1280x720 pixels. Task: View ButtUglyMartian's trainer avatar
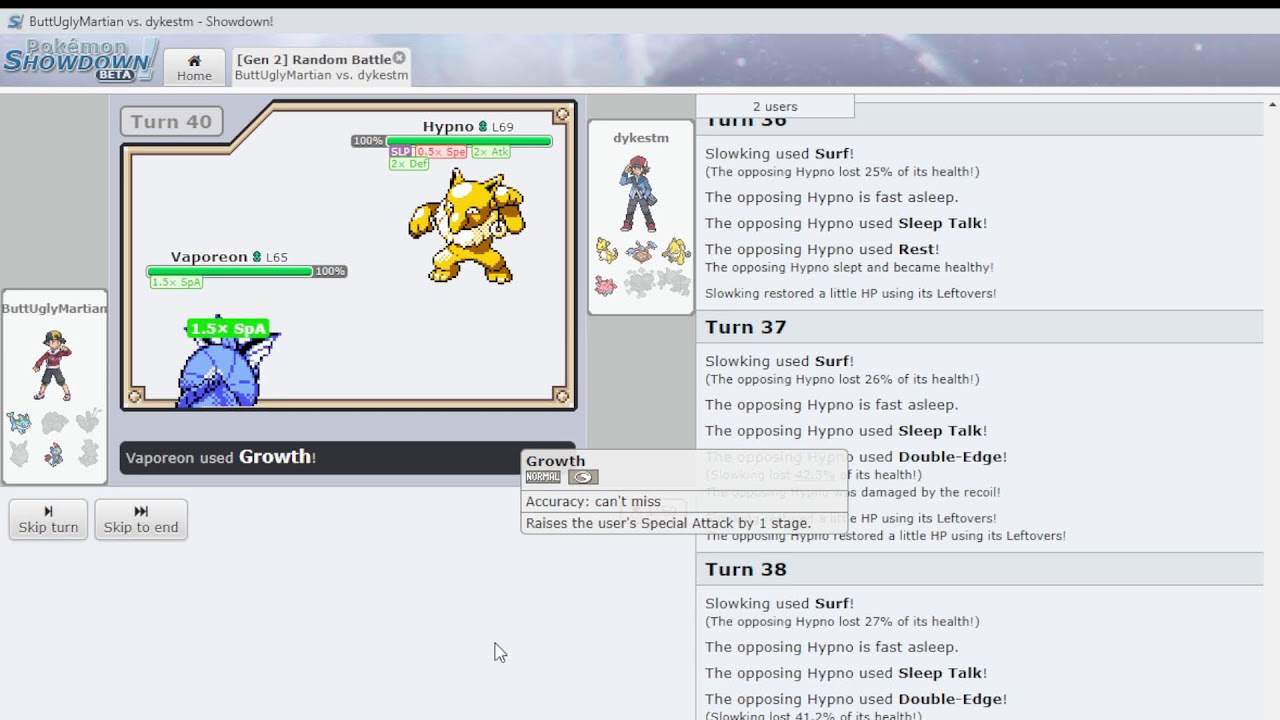tap(53, 365)
